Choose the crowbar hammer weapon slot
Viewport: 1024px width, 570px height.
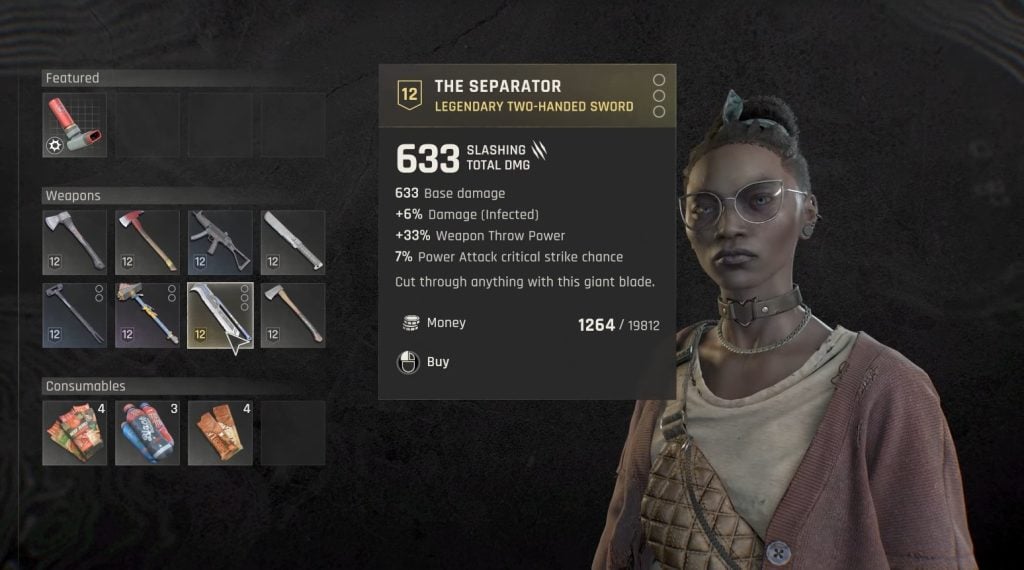[75, 315]
